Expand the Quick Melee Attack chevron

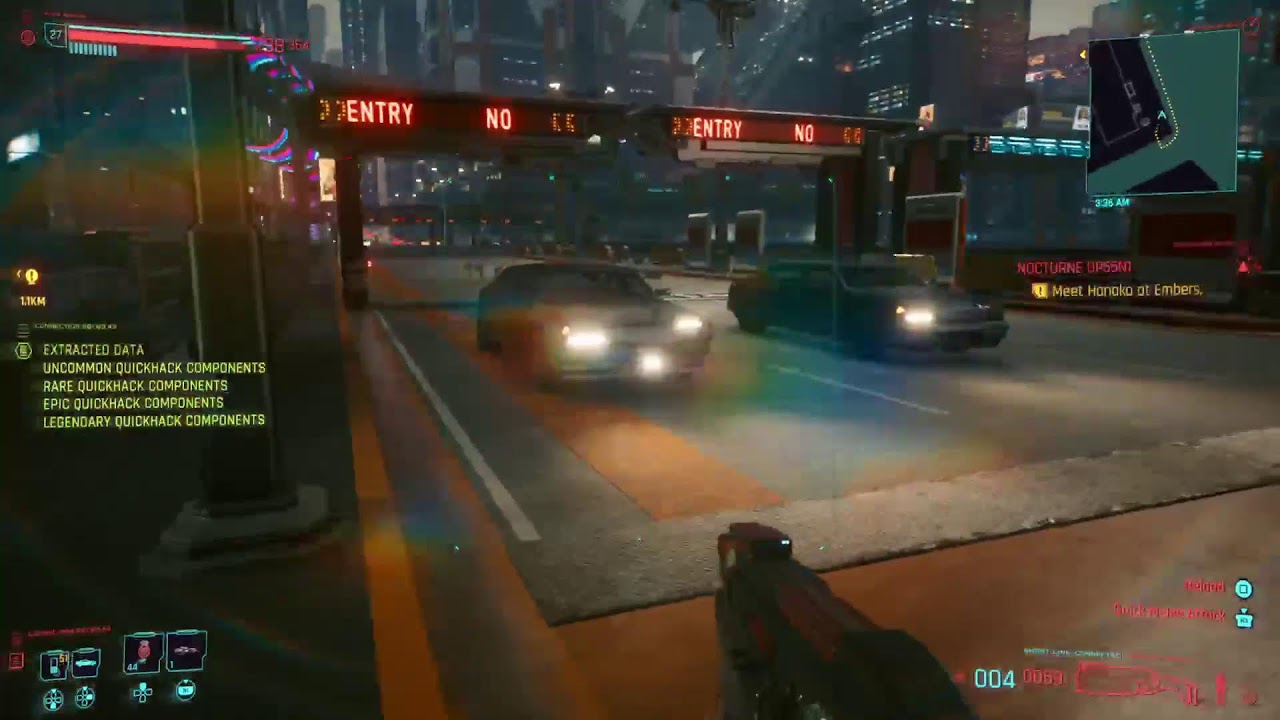tap(1244, 610)
